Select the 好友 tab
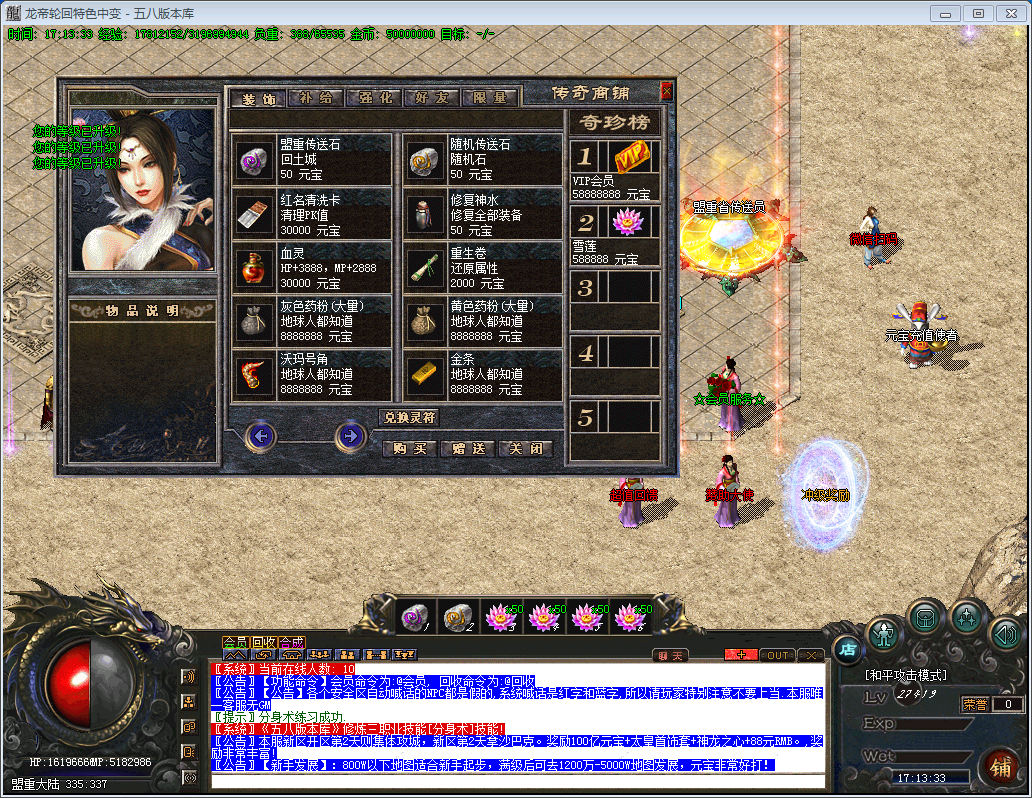The image size is (1032, 798). (x=432, y=98)
